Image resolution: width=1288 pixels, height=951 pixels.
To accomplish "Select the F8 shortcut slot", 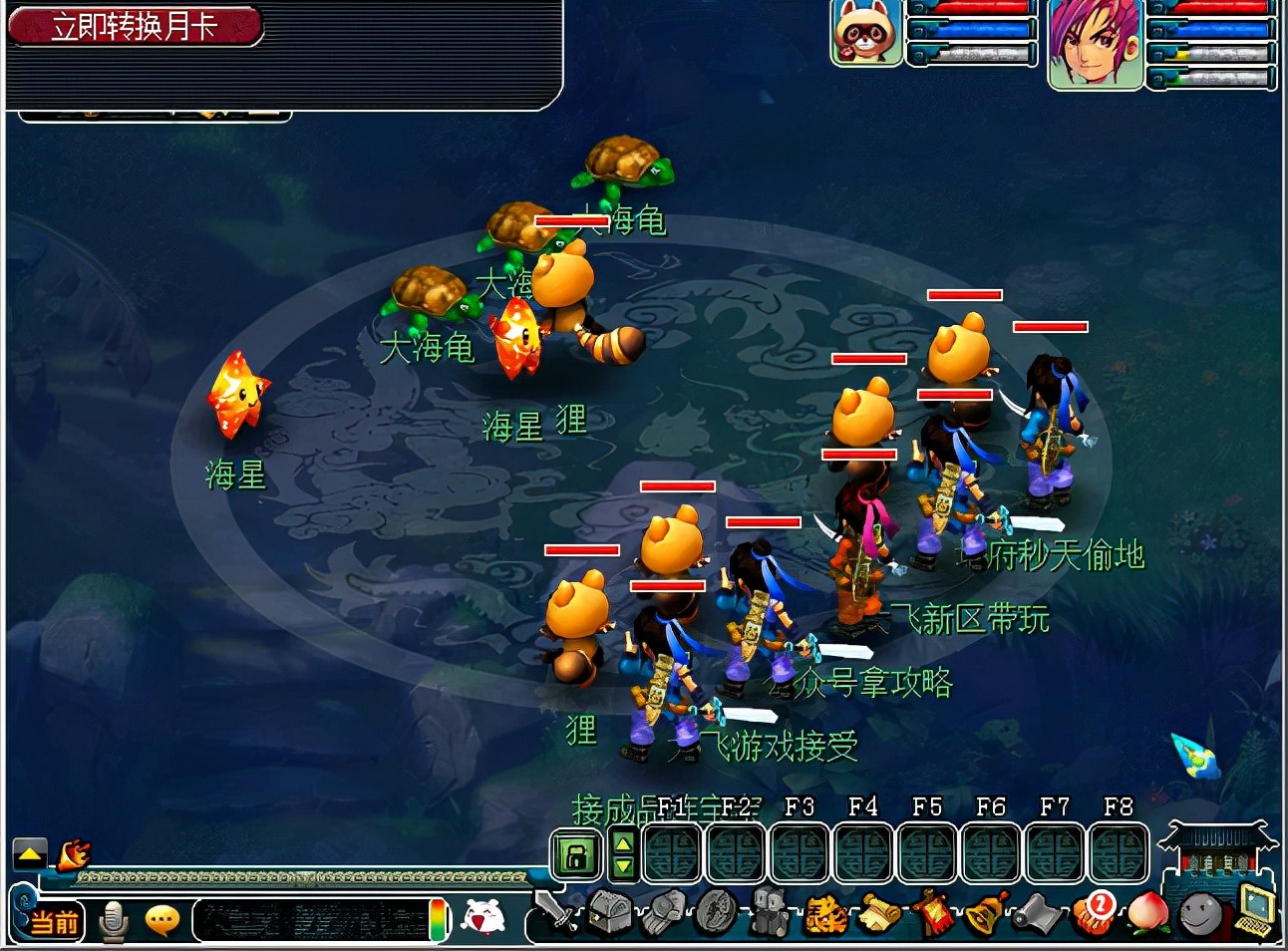I will point(1119,854).
